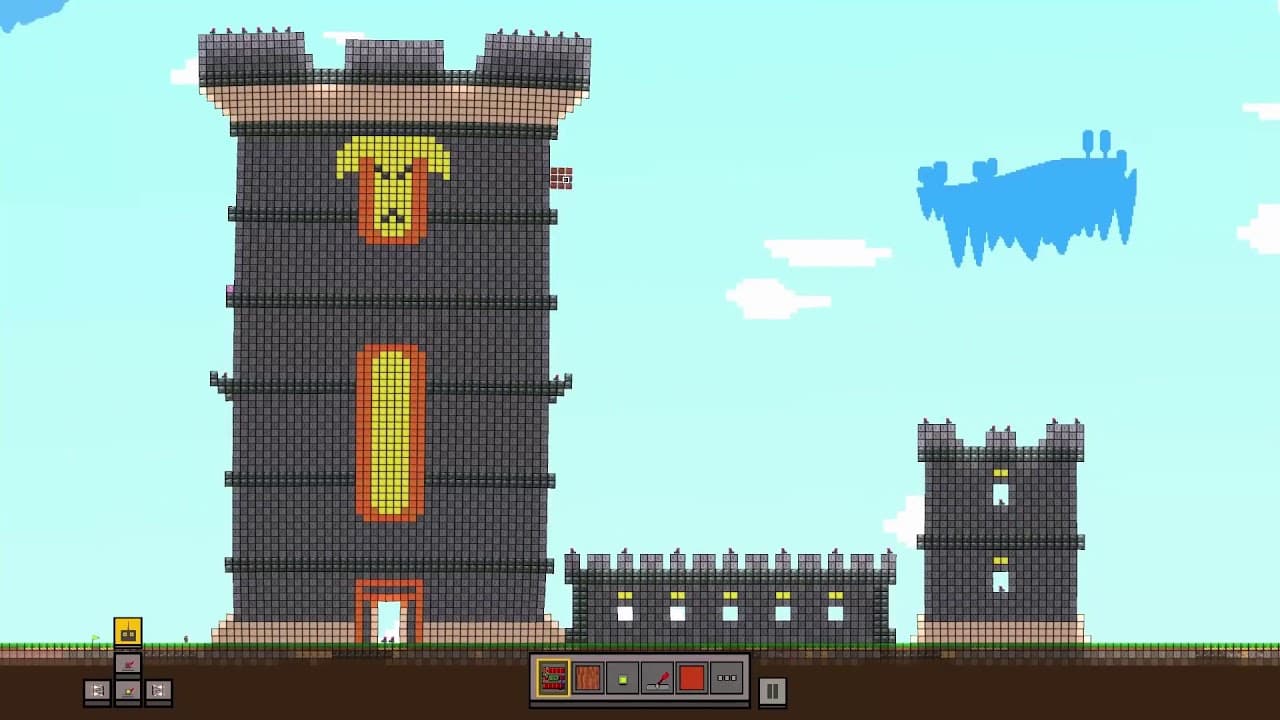The image size is (1280, 720).
Task: Select the dynamite bundle in the hotbar
Action: [x=552, y=678]
